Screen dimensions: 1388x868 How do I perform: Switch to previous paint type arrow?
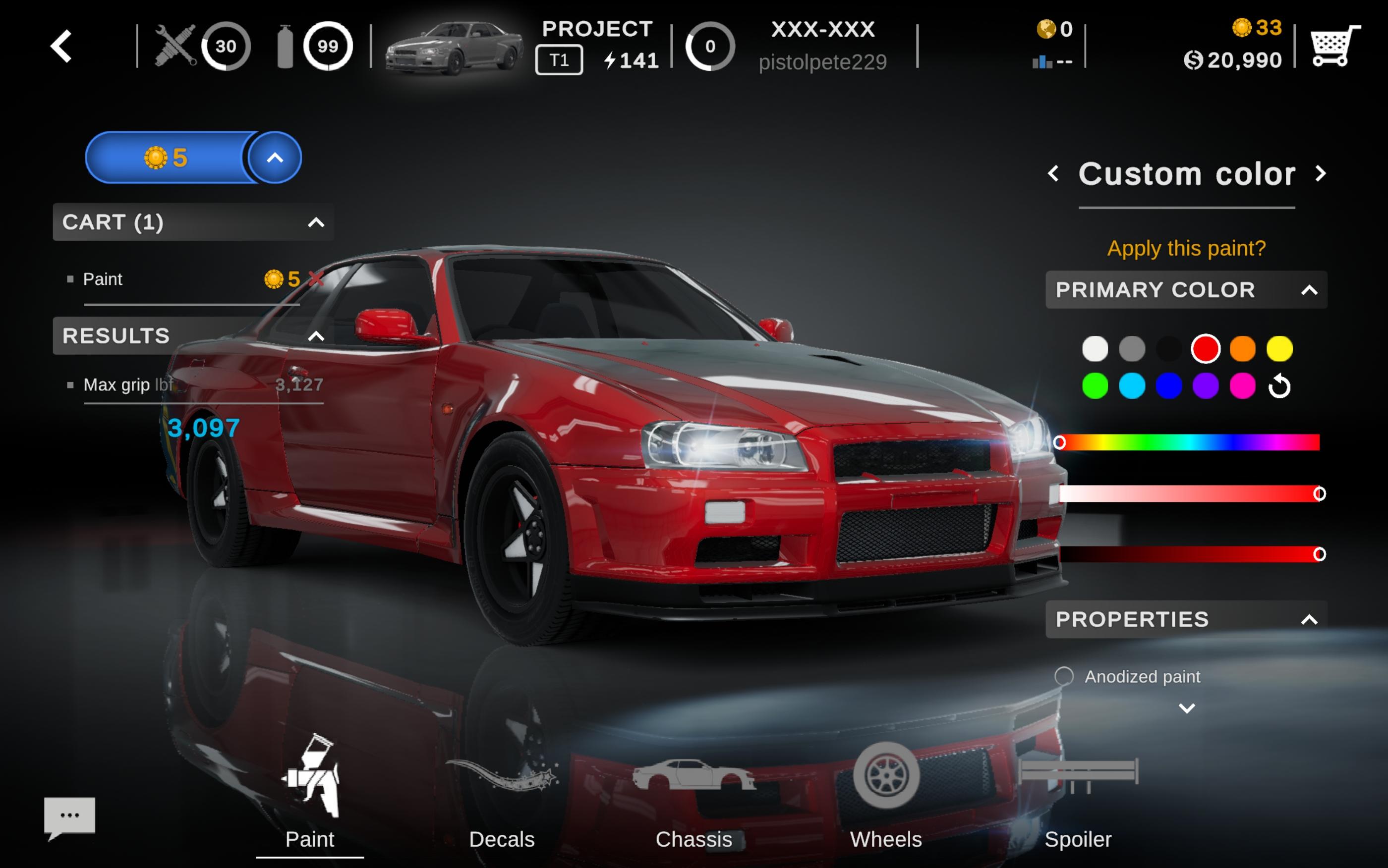1053,173
